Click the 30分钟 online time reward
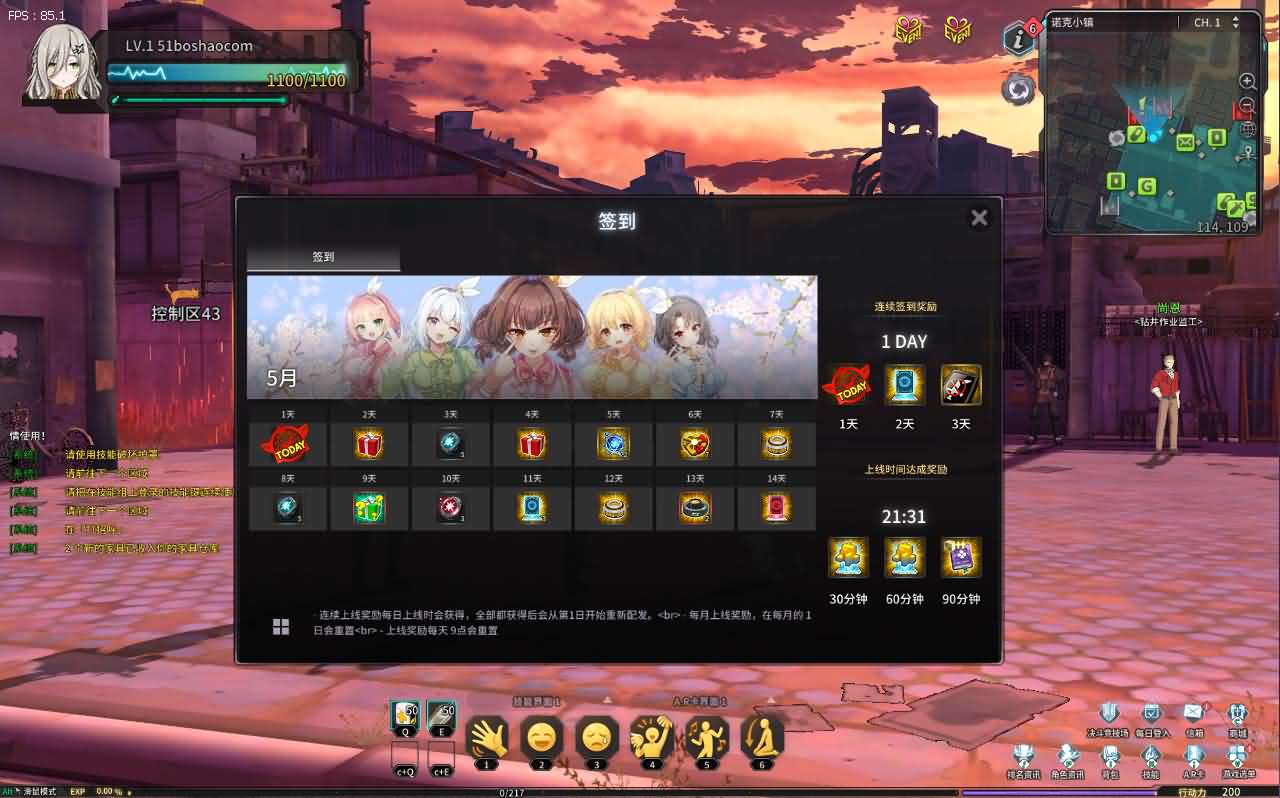 click(848, 557)
